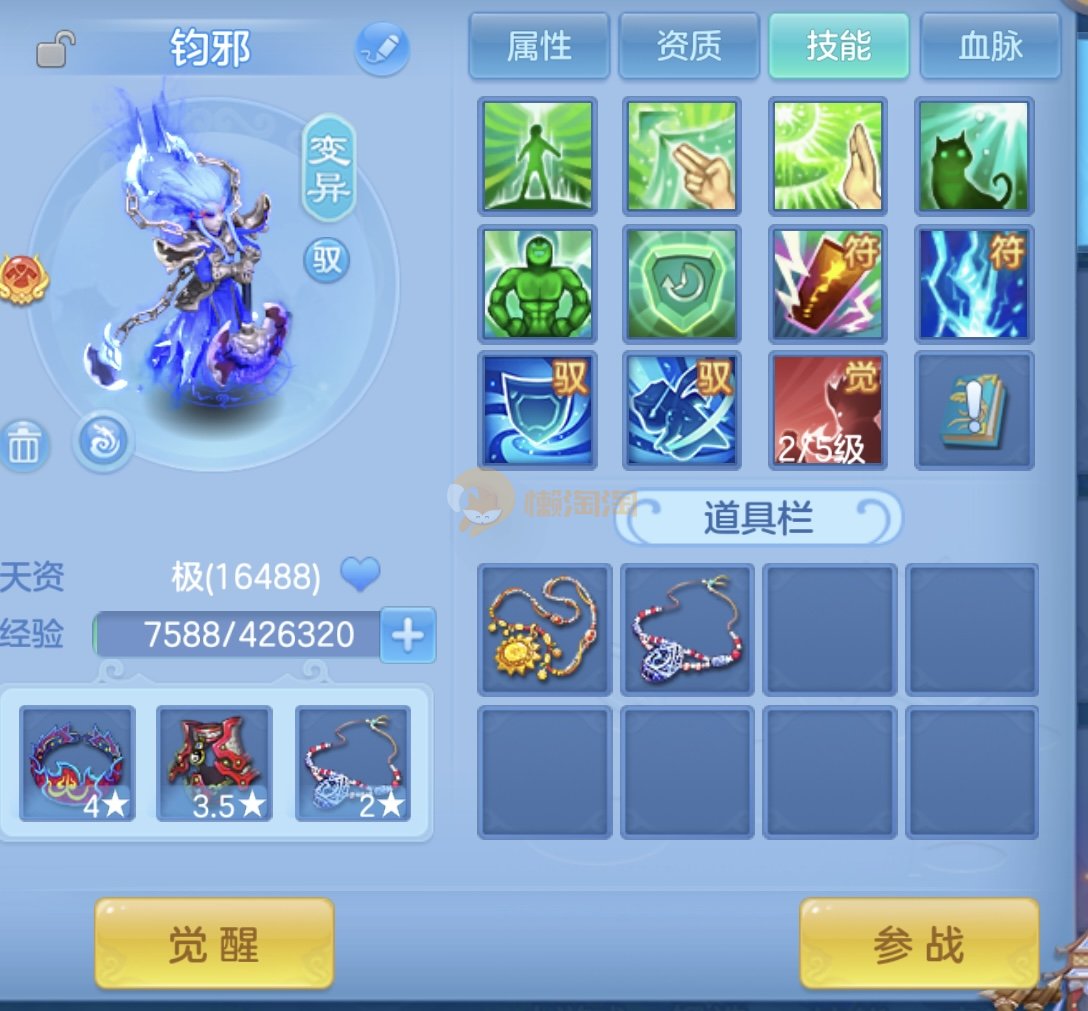Viewport: 1088px width, 1011px height.
Task: View the 觉 skill showing 2/5级
Action: [827, 410]
